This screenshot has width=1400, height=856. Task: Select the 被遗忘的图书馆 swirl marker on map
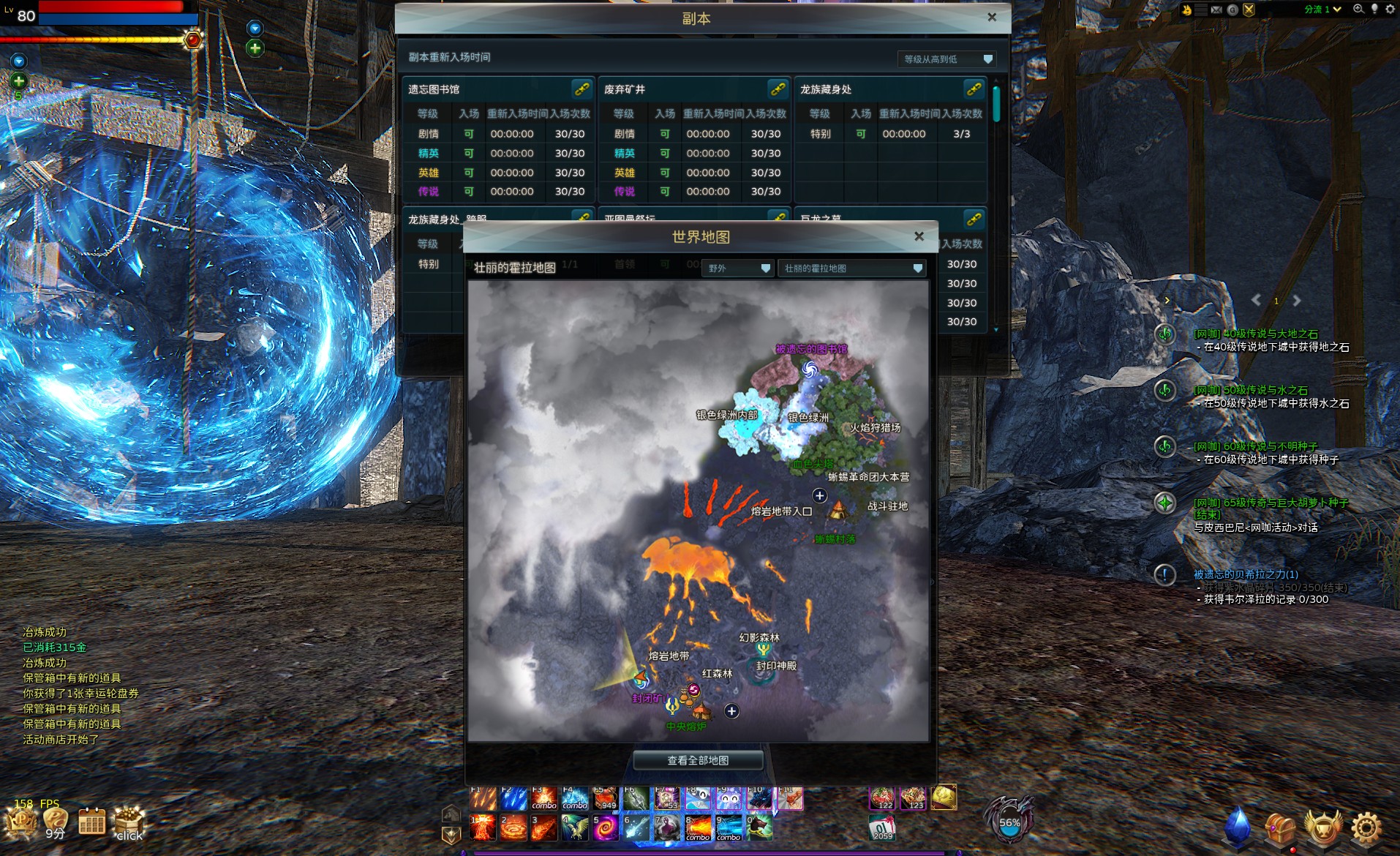[809, 370]
